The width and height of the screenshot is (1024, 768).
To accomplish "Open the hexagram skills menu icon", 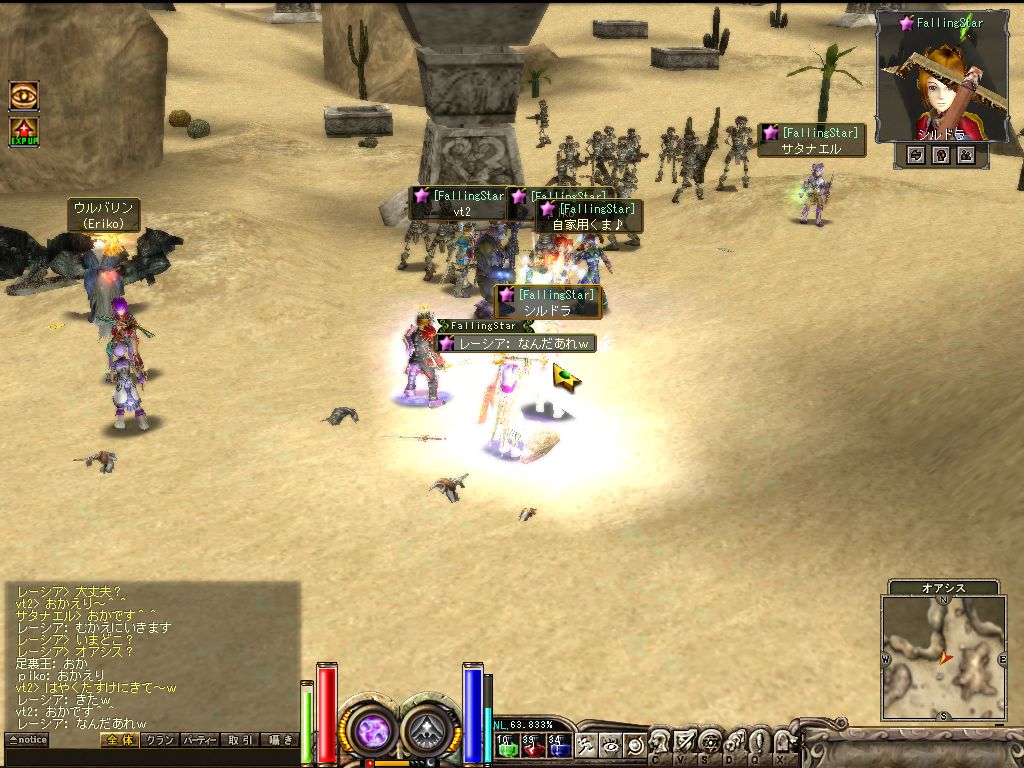I will 710,743.
